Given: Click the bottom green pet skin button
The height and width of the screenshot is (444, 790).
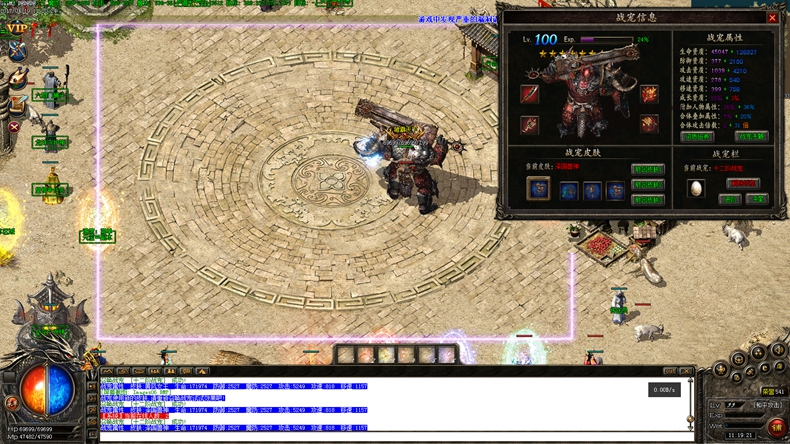Looking at the screenshot, I should pos(648,200).
